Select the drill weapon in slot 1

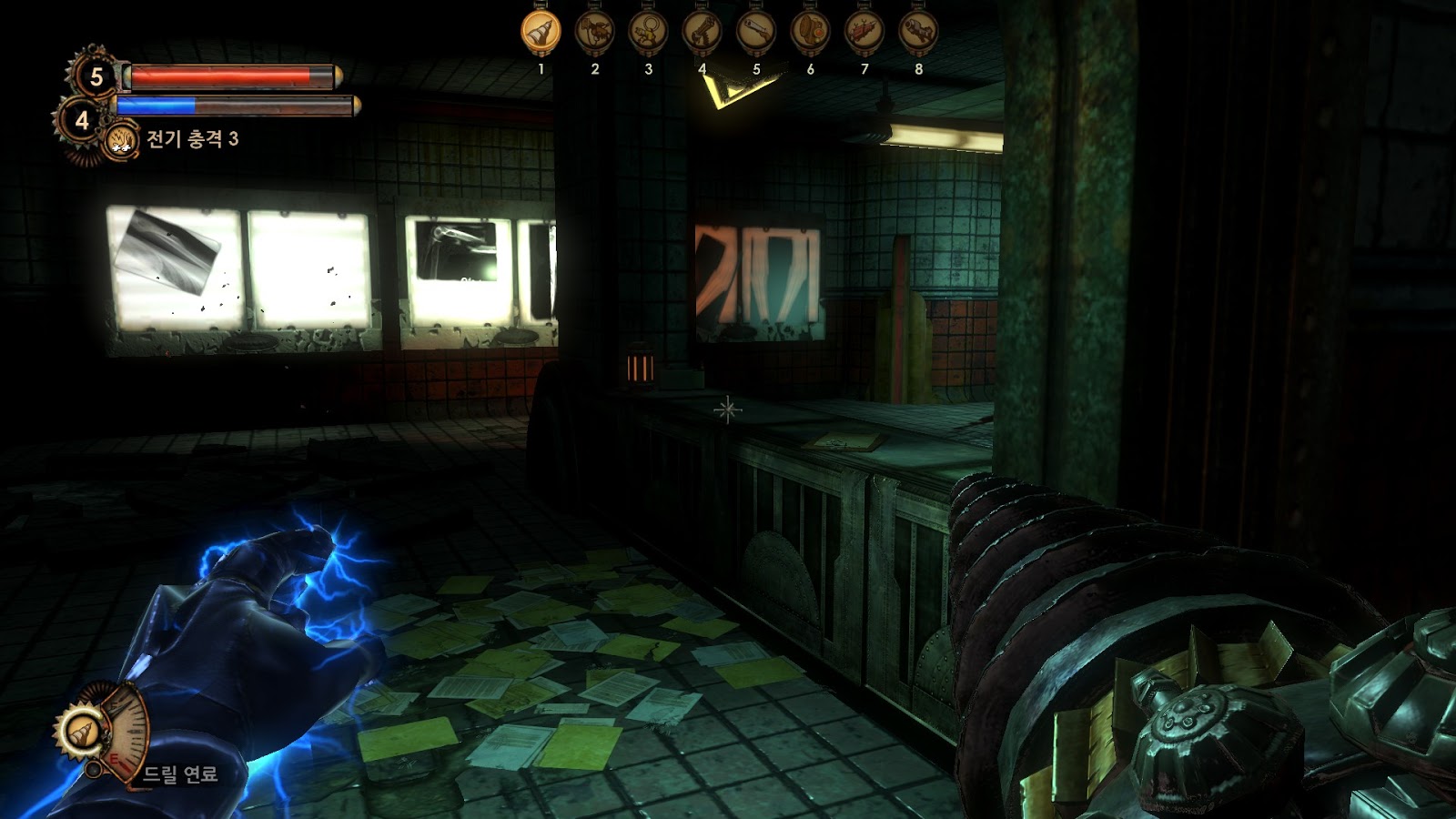(541, 33)
